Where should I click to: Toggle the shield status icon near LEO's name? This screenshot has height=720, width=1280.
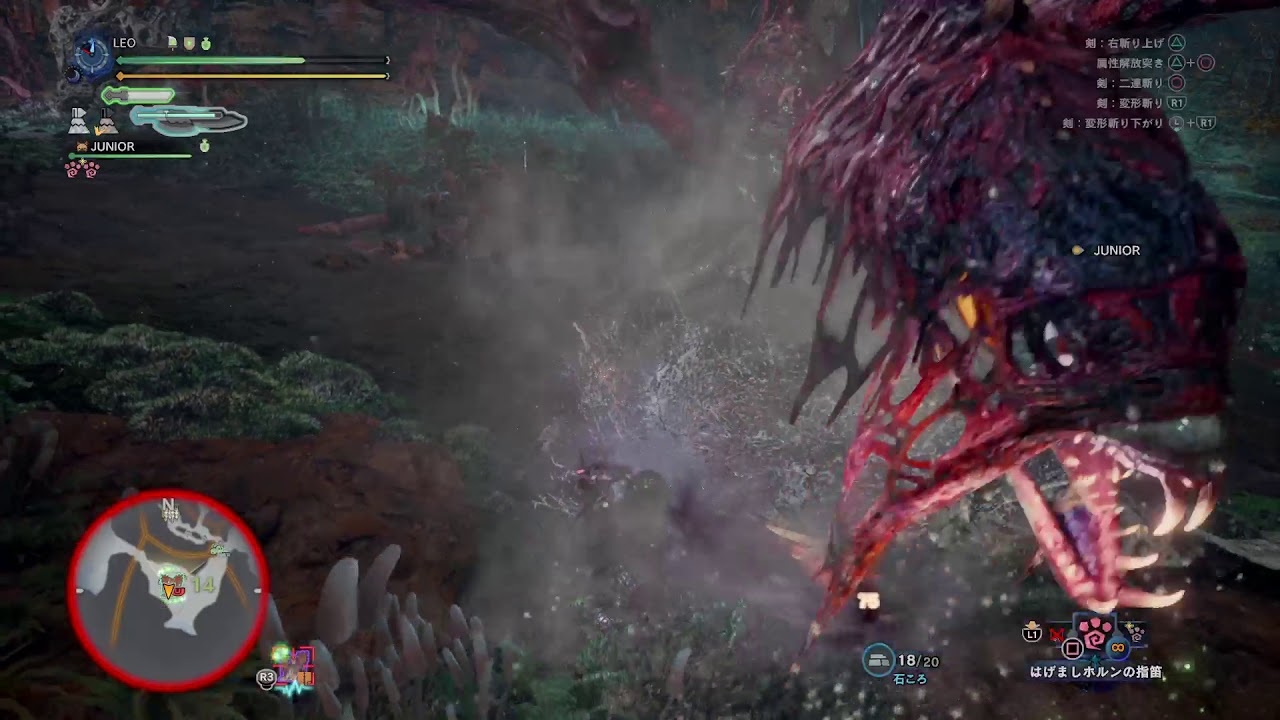tap(189, 44)
